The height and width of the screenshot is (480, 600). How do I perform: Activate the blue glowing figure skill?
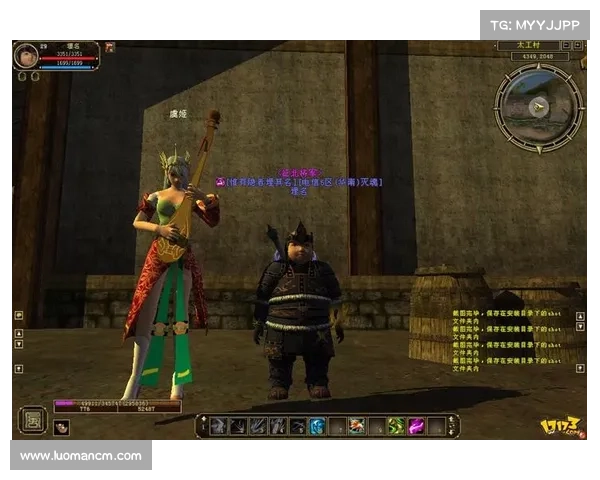[316, 426]
